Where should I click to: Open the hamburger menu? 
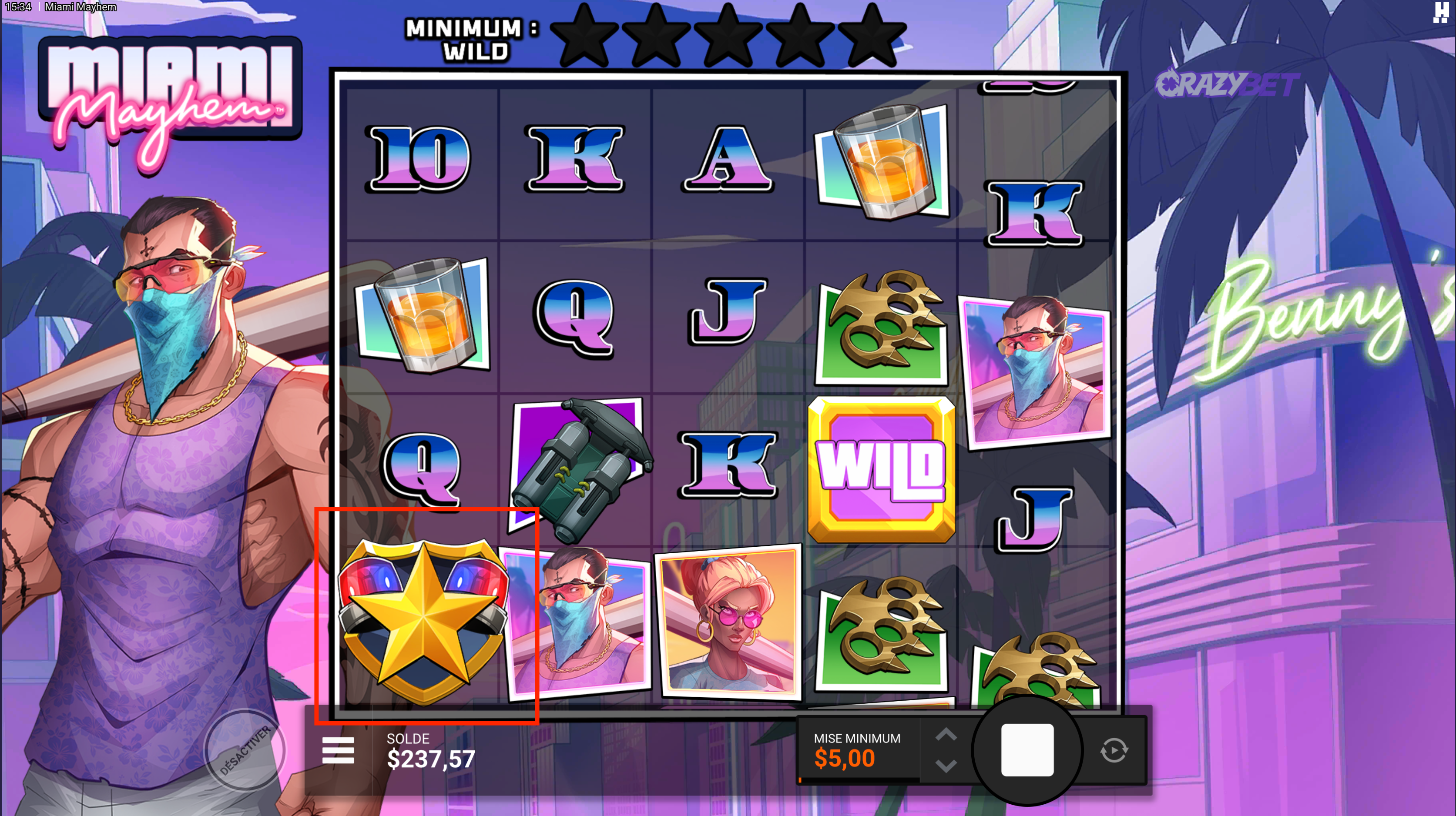point(338,750)
